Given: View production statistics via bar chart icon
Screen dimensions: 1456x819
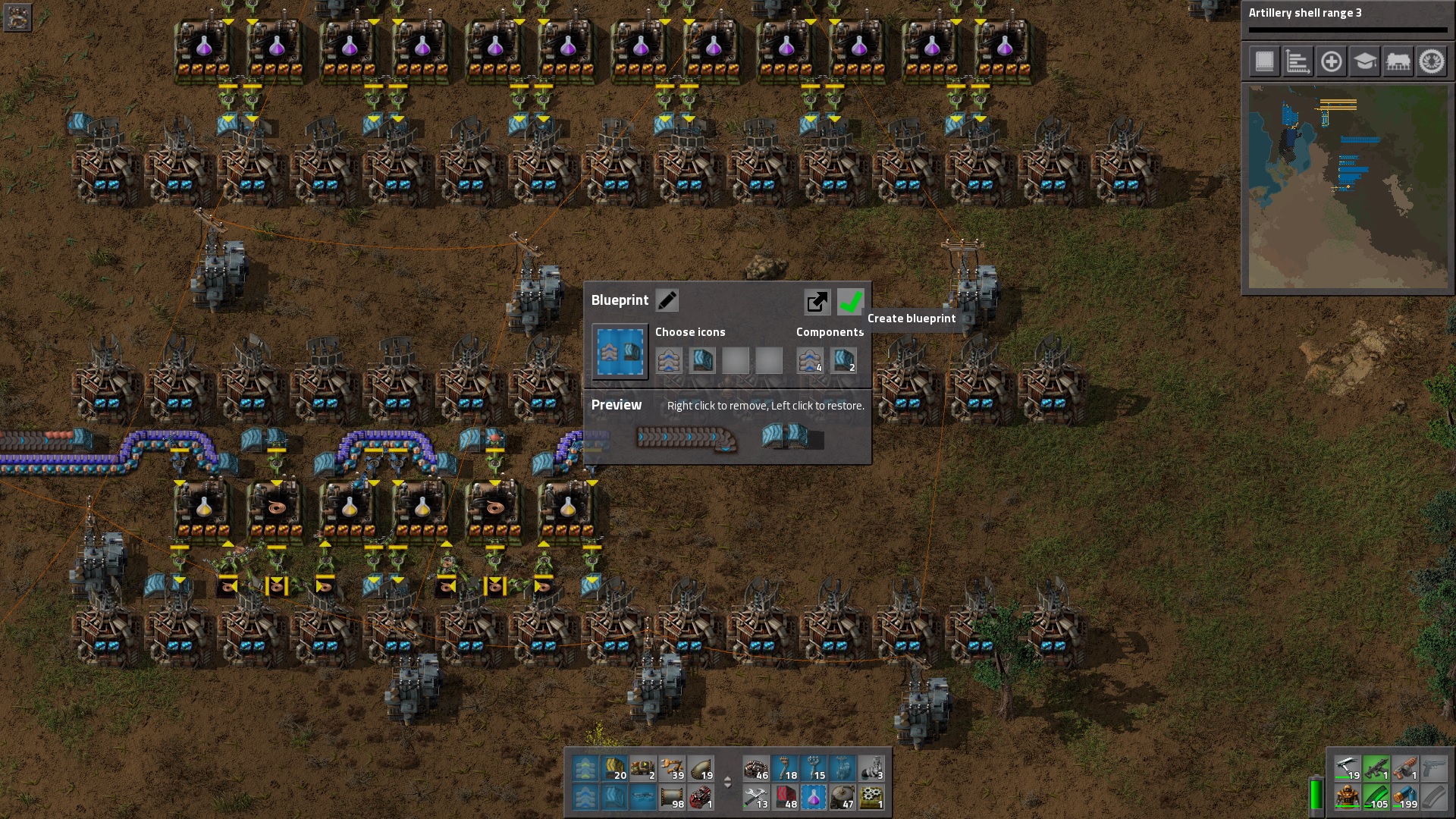Looking at the screenshot, I should point(1298,62).
